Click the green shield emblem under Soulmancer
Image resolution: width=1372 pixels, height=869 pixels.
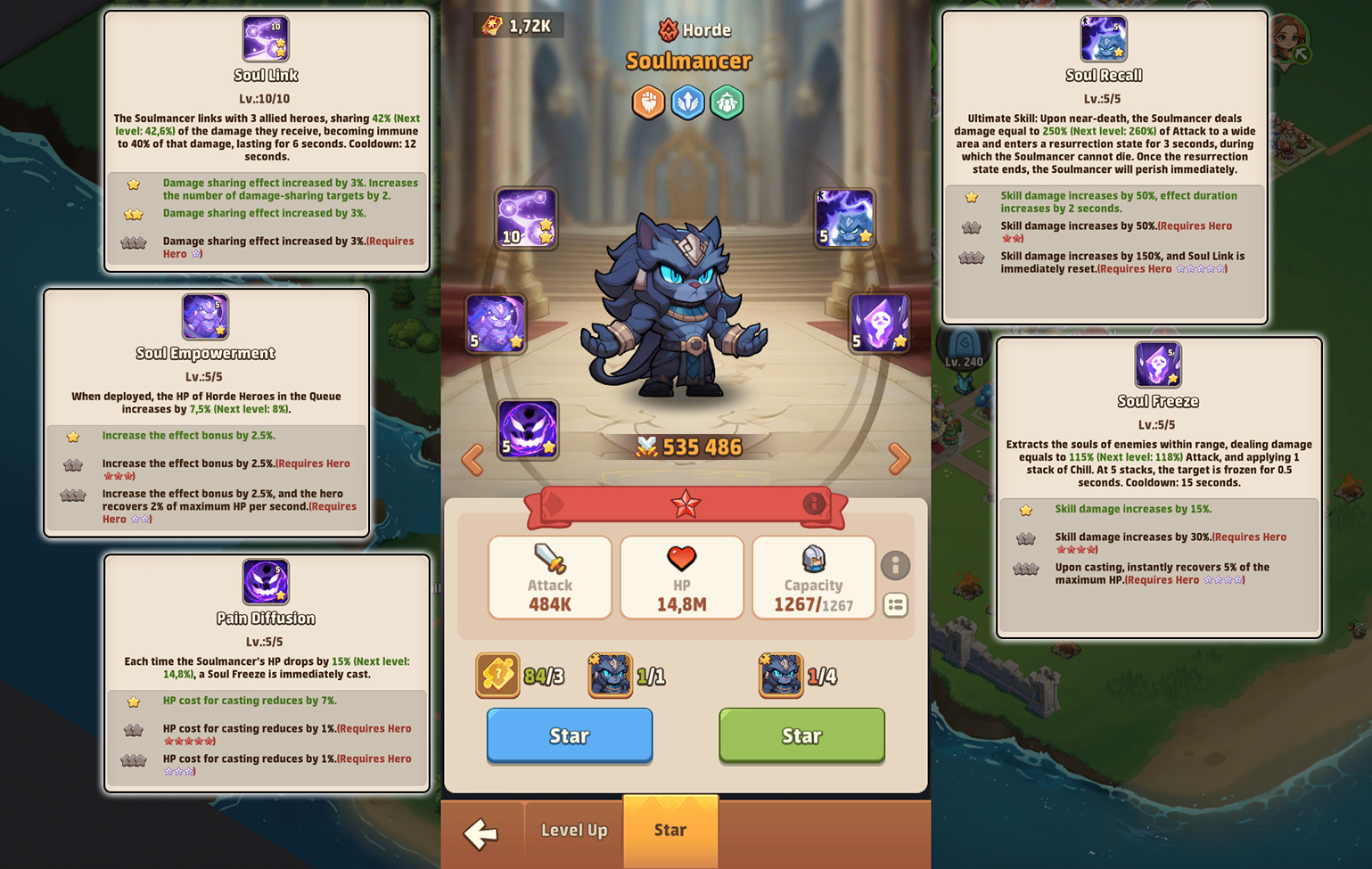click(727, 102)
